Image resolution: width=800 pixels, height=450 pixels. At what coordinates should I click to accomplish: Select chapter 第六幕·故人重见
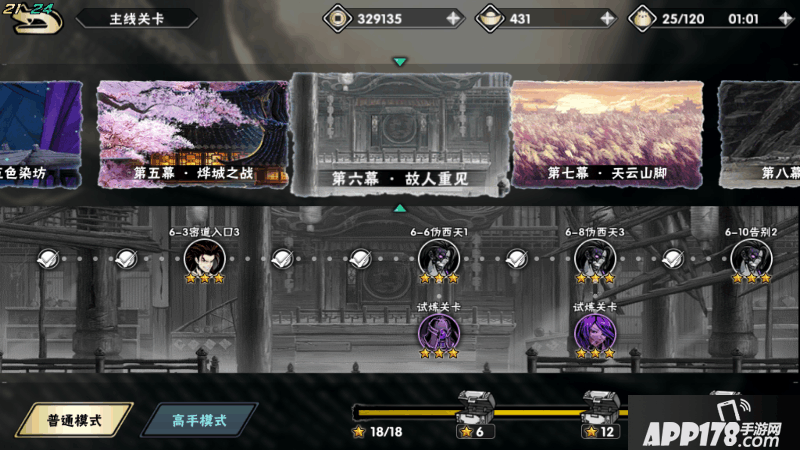click(x=400, y=134)
